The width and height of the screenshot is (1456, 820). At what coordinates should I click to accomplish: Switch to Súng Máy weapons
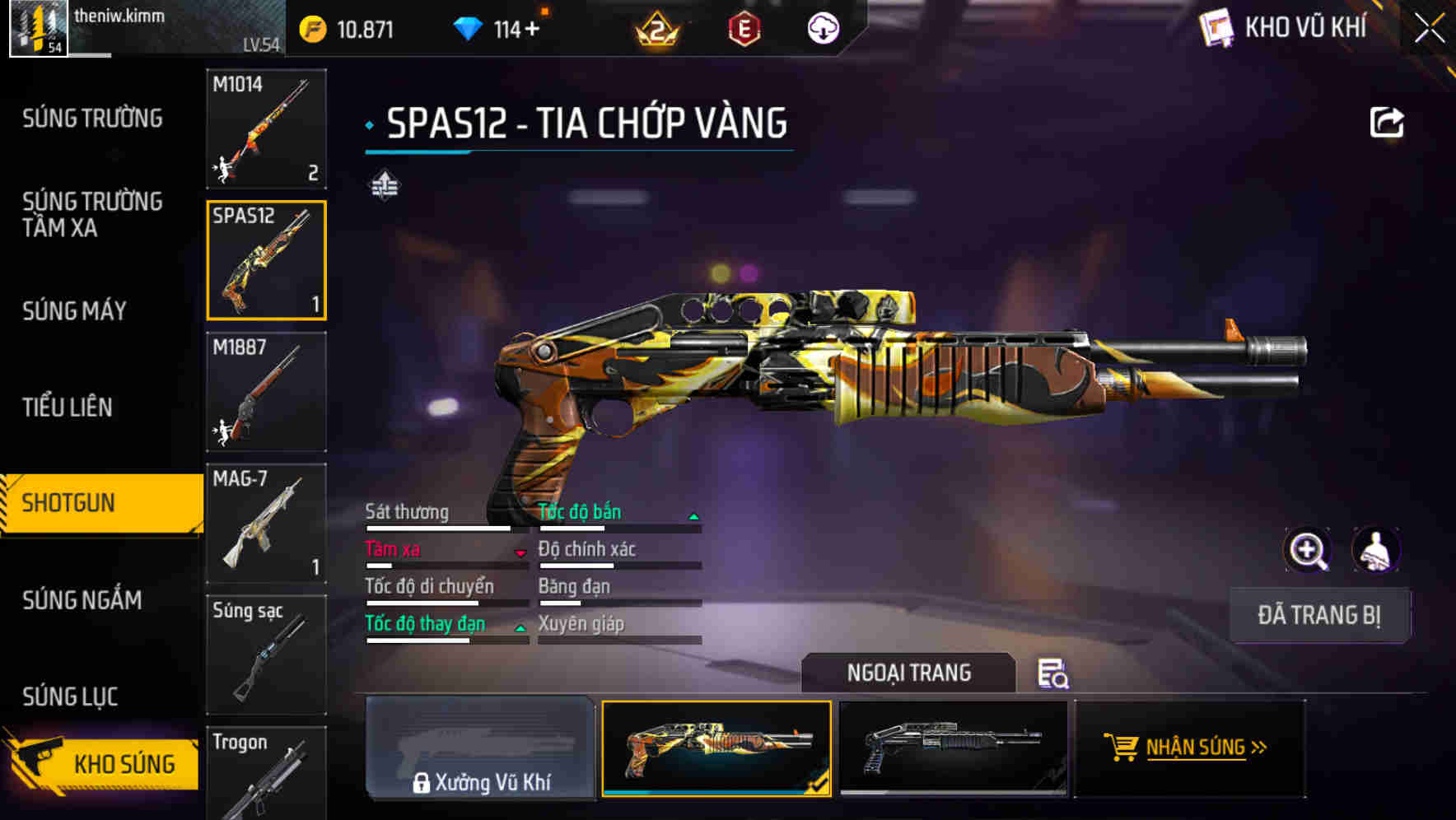tap(74, 311)
